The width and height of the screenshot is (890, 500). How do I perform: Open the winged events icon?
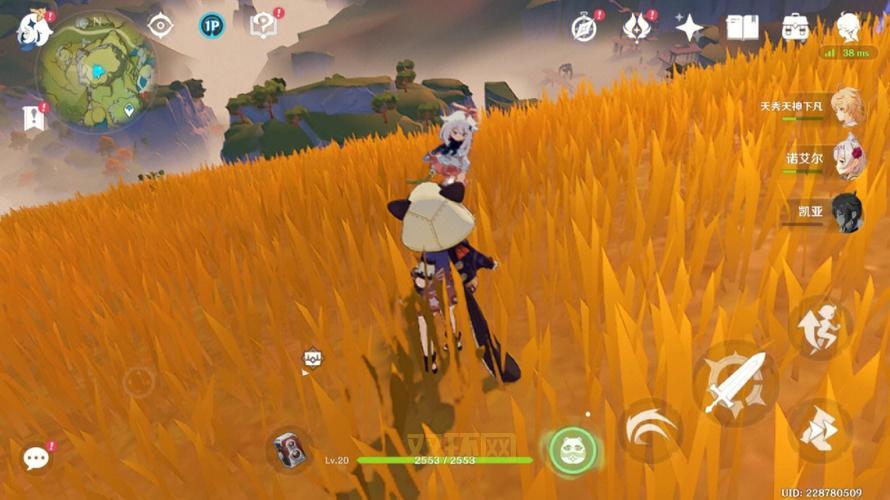636,28
